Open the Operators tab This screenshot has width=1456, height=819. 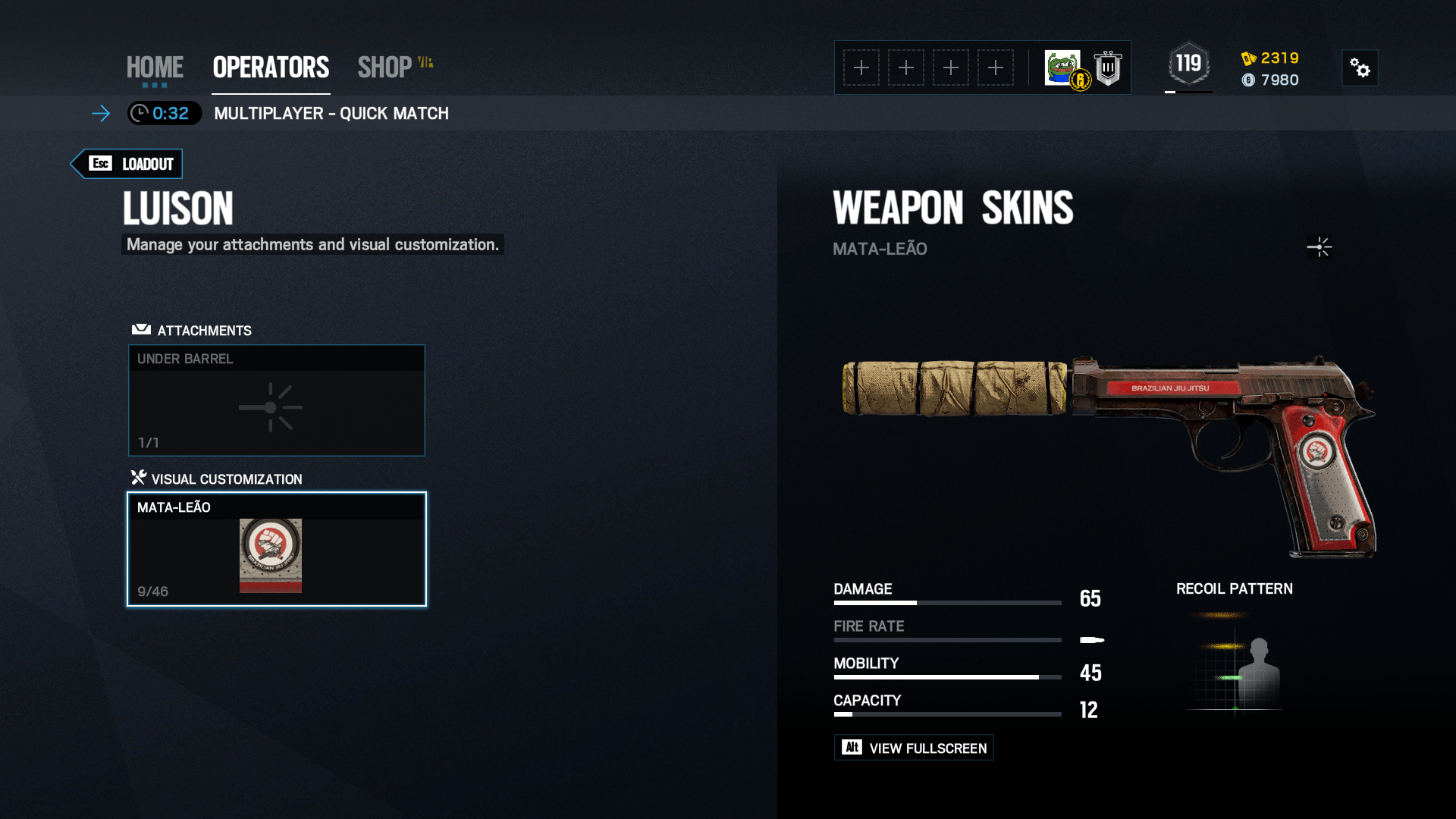(x=271, y=67)
